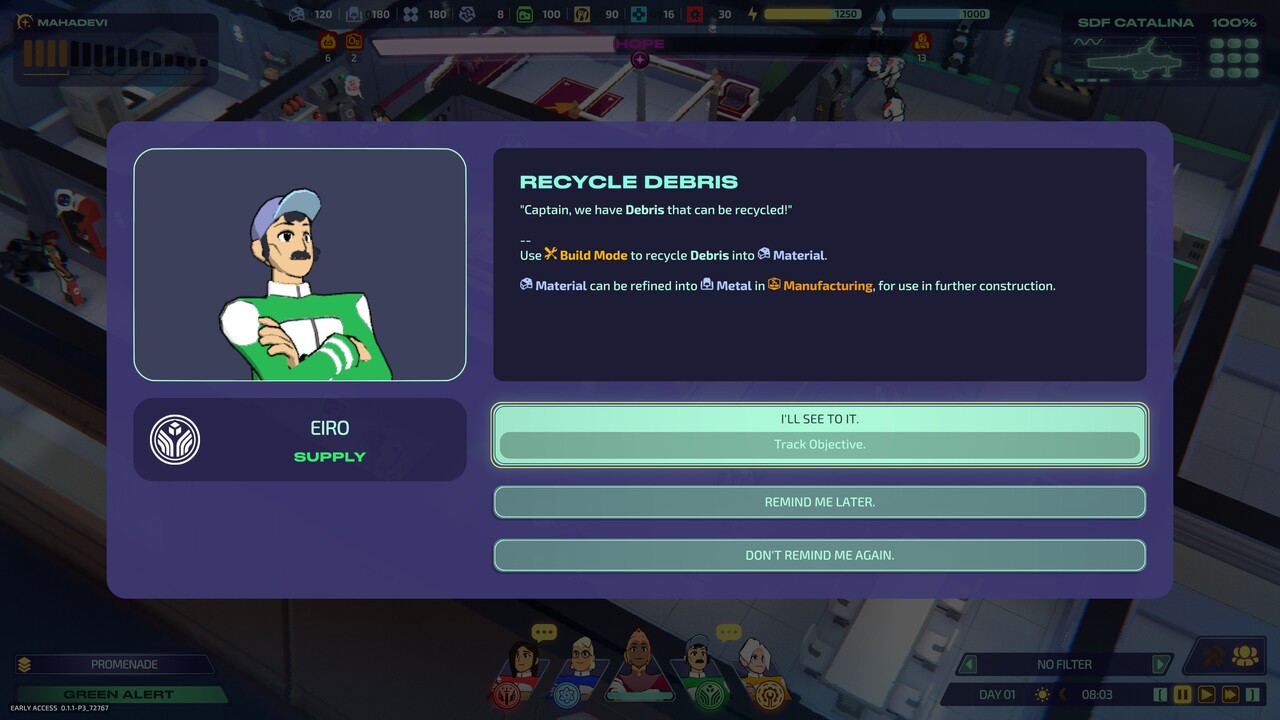Choose "Don't remind me again" option
This screenshot has height=720, width=1280.
[x=819, y=555]
